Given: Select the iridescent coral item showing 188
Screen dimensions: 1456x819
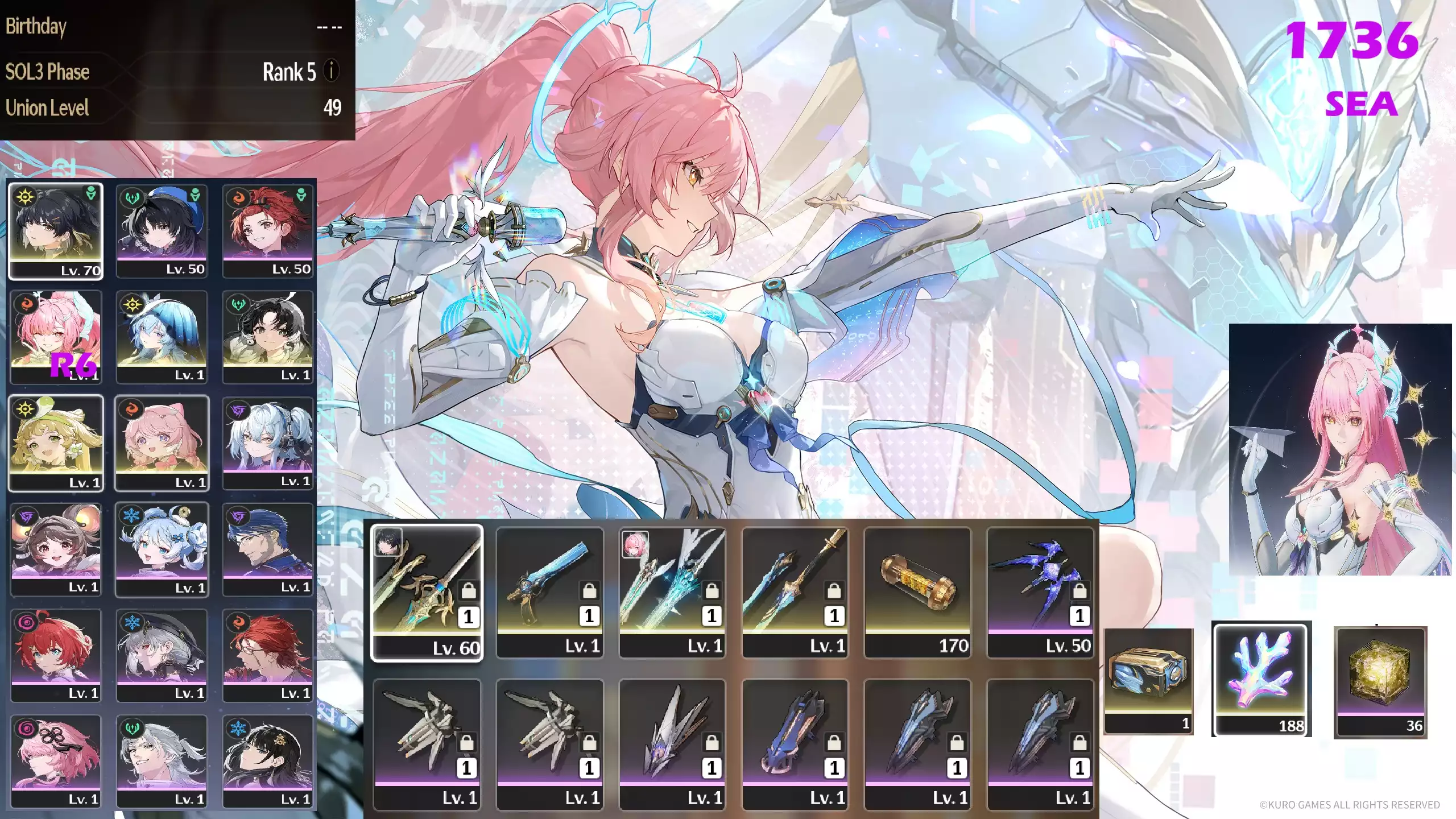Looking at the screenshot, I should [1262, 679].
